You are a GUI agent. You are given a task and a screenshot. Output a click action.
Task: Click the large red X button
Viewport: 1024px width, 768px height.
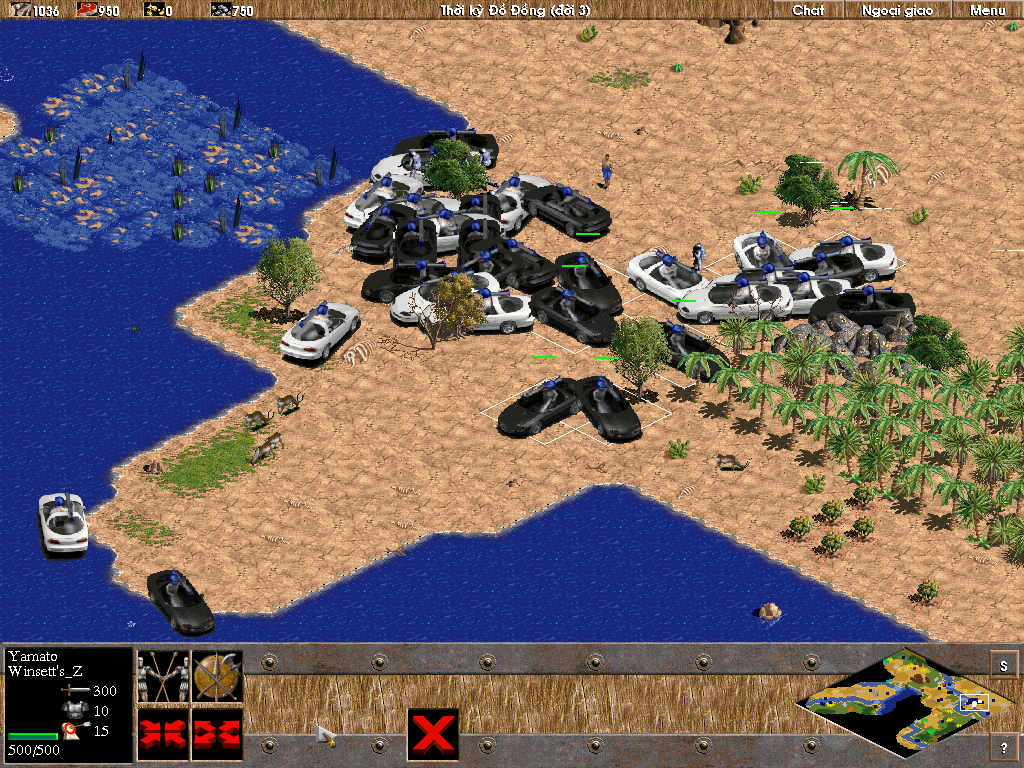[433, 734]
